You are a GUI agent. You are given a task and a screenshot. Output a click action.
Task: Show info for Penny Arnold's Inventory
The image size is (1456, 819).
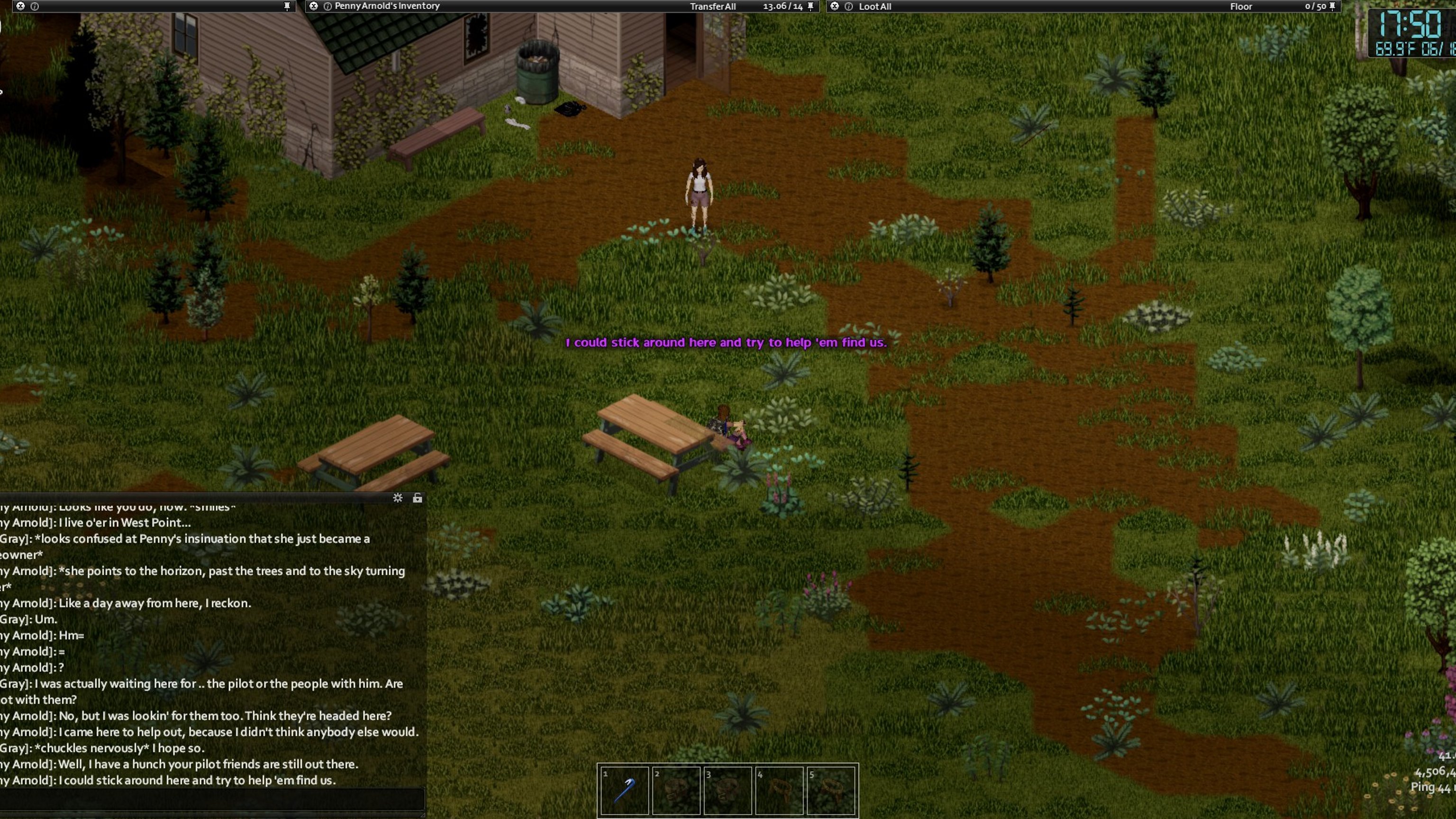327,6
